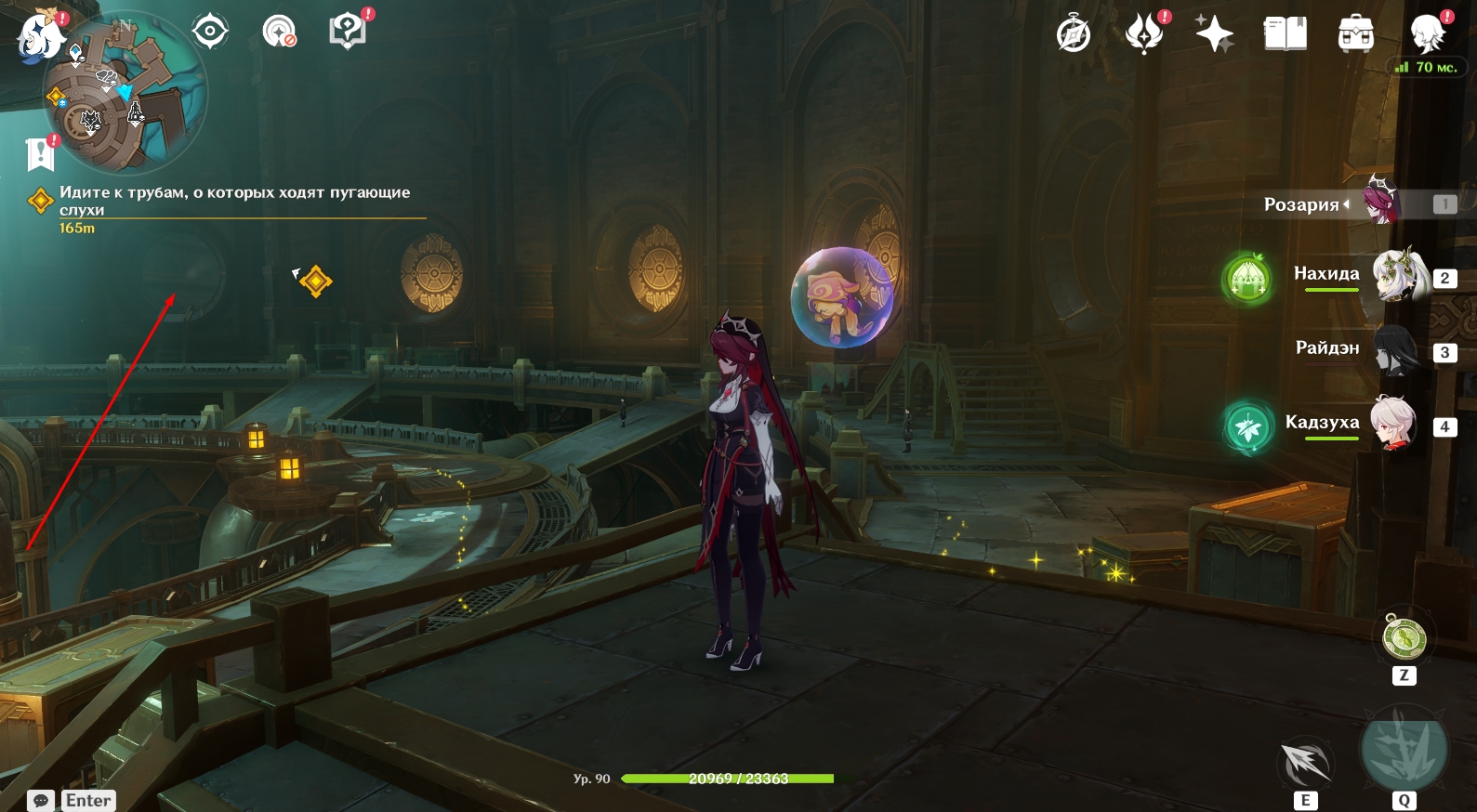
Task: Activate Rosaria's elemental skill
Action: tap(1305, 764)
